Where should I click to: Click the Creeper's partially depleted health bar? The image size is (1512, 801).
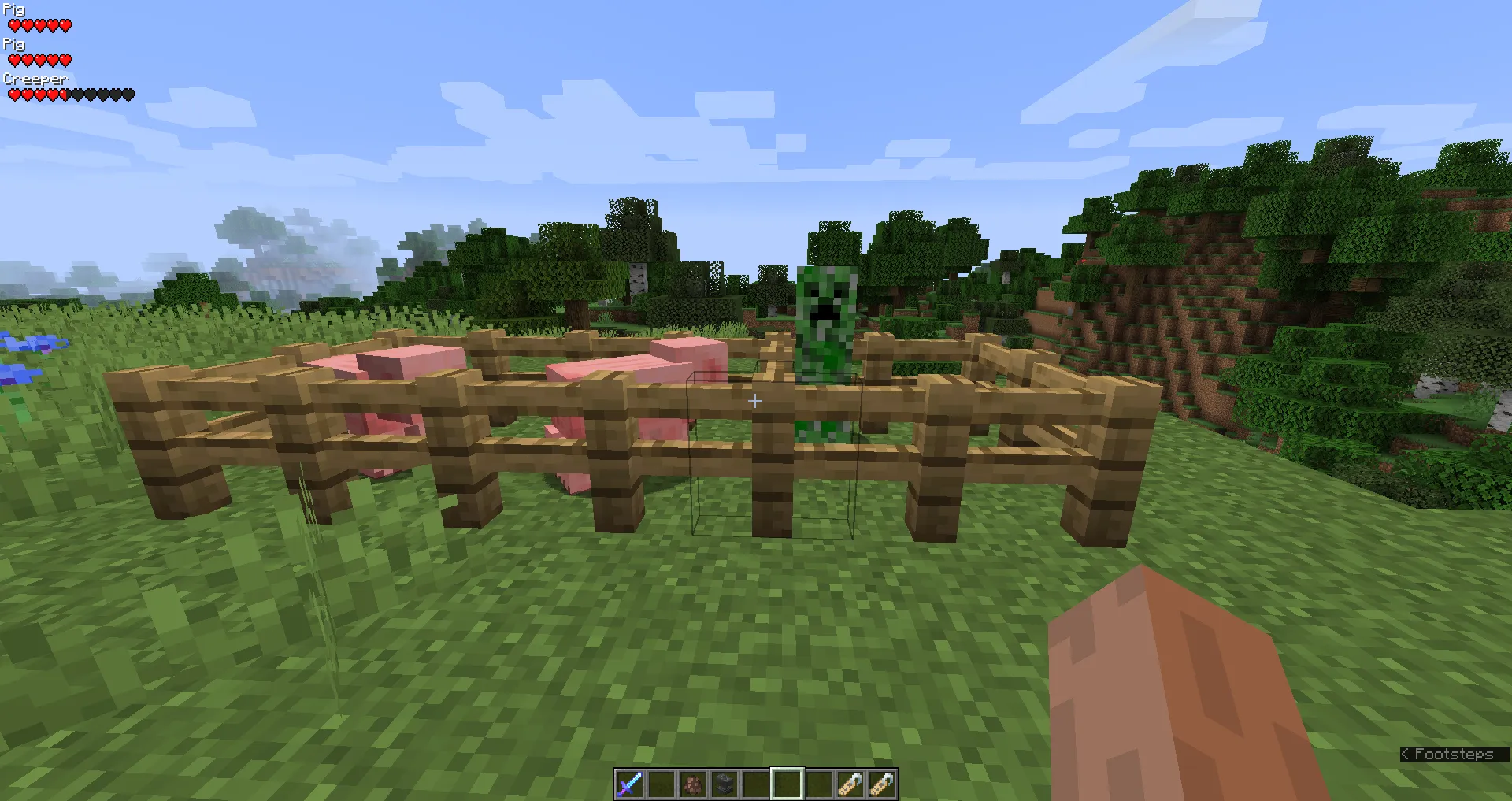click(69, 94)
